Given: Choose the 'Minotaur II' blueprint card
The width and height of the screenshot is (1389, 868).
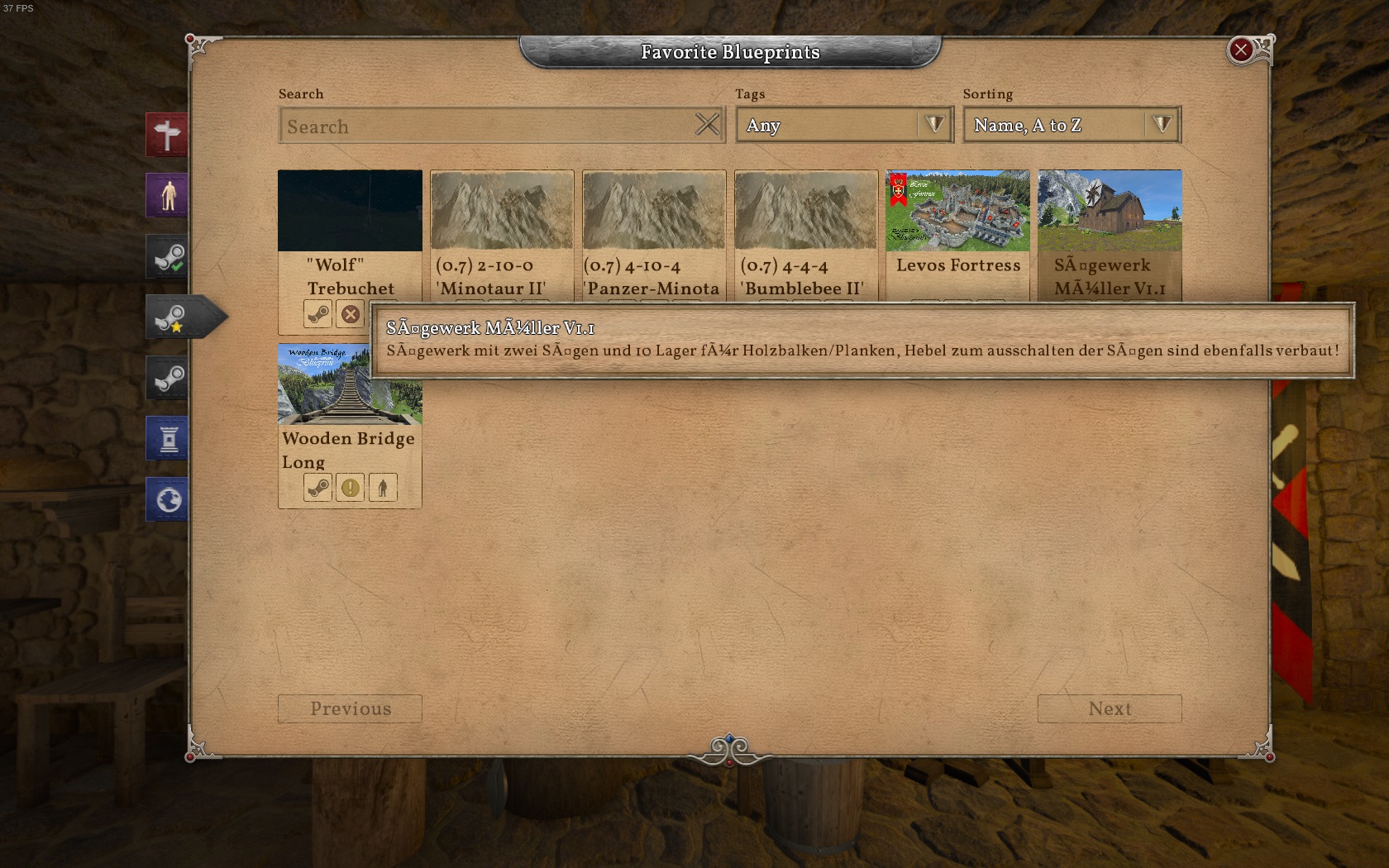Looking at the screenshot, I should 502,212.
